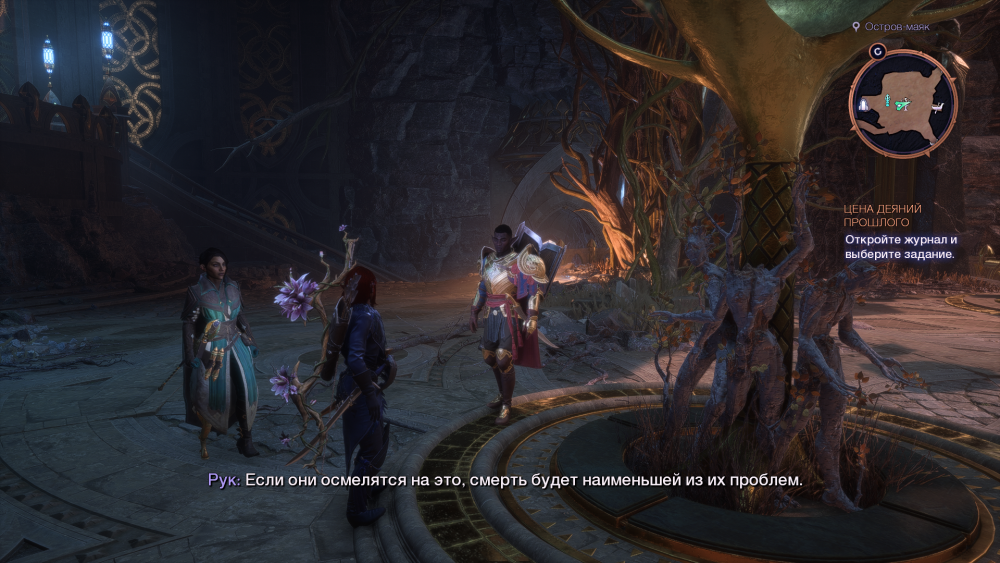Screen dimensions: 1000x563
Task: Open the circular minimap
Action: (x=903, y=103)
